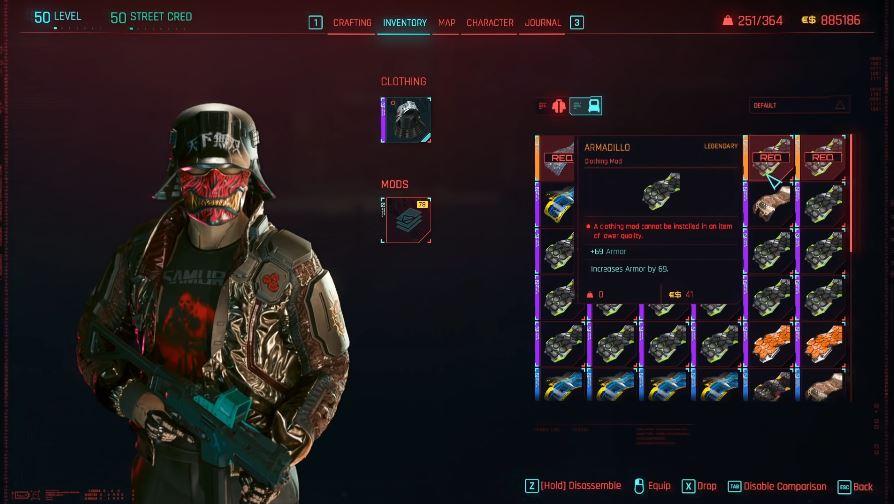Select the clothing mod slot under Mods
This screenshot has width=894, height=504.
tap(407, 220)
